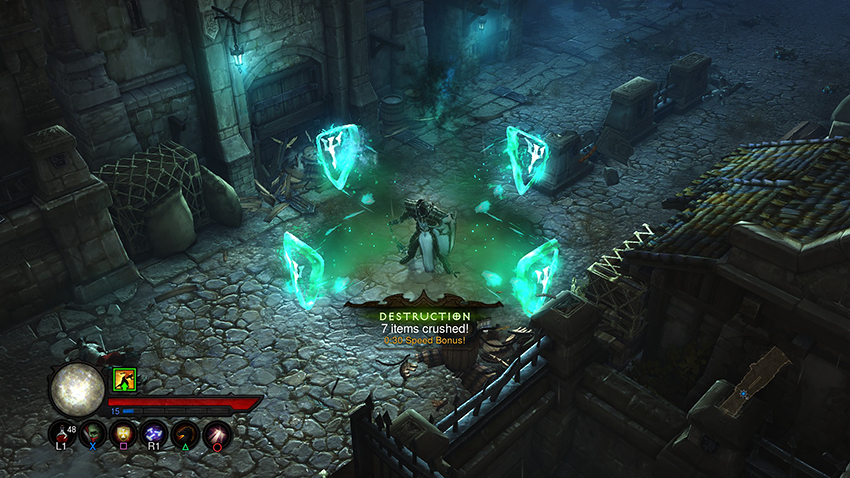
Task: Trigger the golden shield skill
Action: coord(124,433)
